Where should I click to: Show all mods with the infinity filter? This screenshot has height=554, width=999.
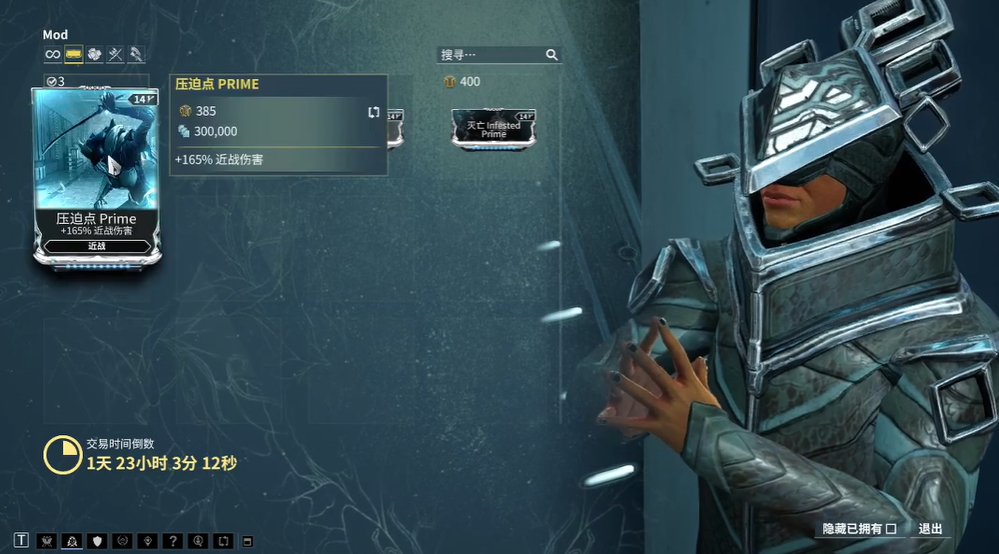[52, 54]
